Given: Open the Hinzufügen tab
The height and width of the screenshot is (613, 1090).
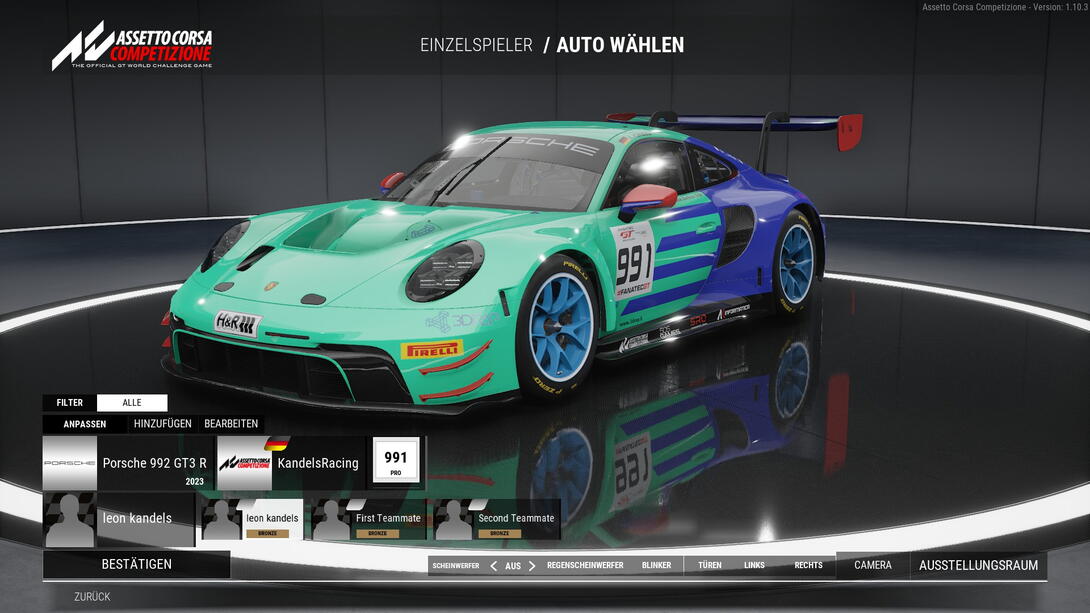Looking at the screenshot, I should [163, 424].
